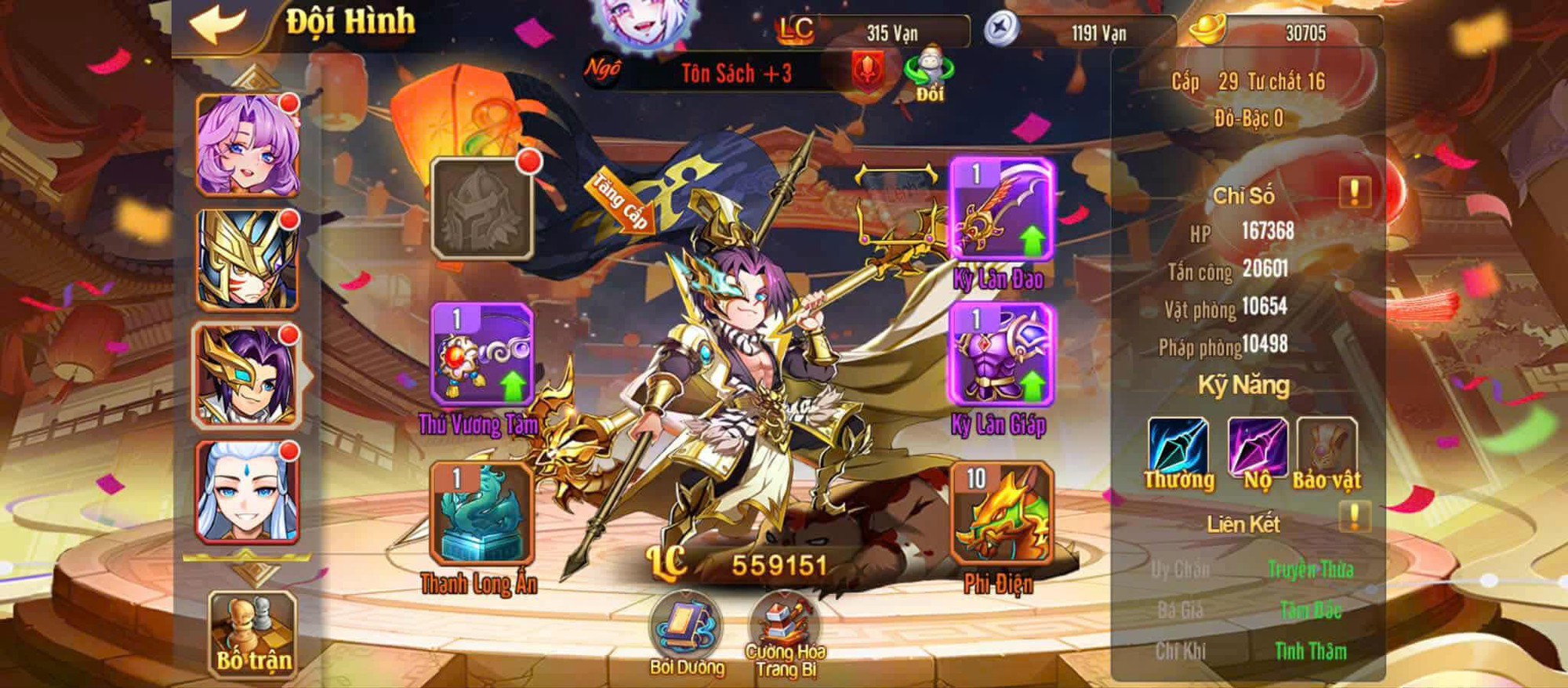Select the white-haired hero portrait
1568x688 pixels.
[x=247, y=492]
